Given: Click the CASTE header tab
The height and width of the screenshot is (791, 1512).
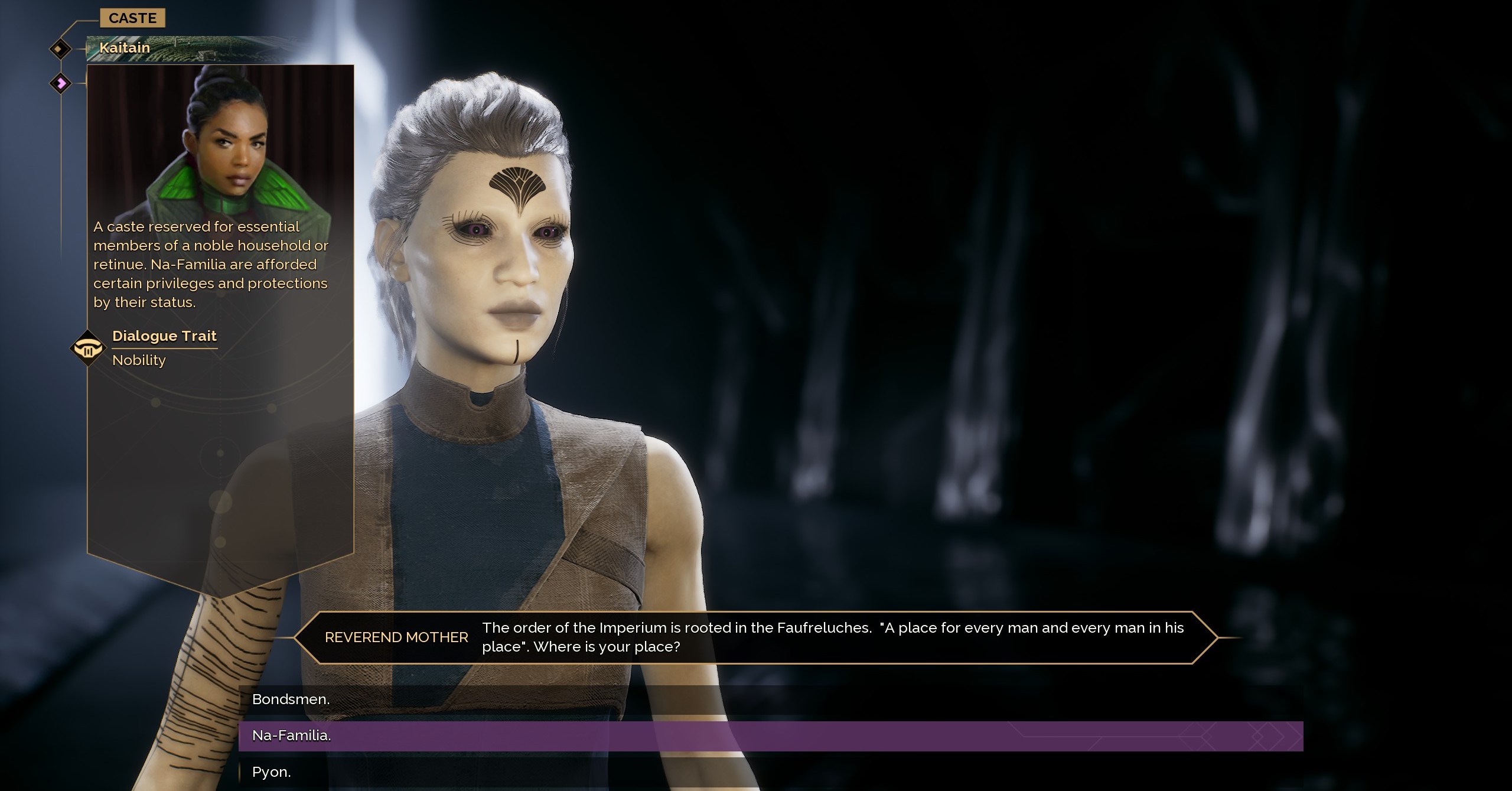Looking at the screenshot, I should click(133, 18).
